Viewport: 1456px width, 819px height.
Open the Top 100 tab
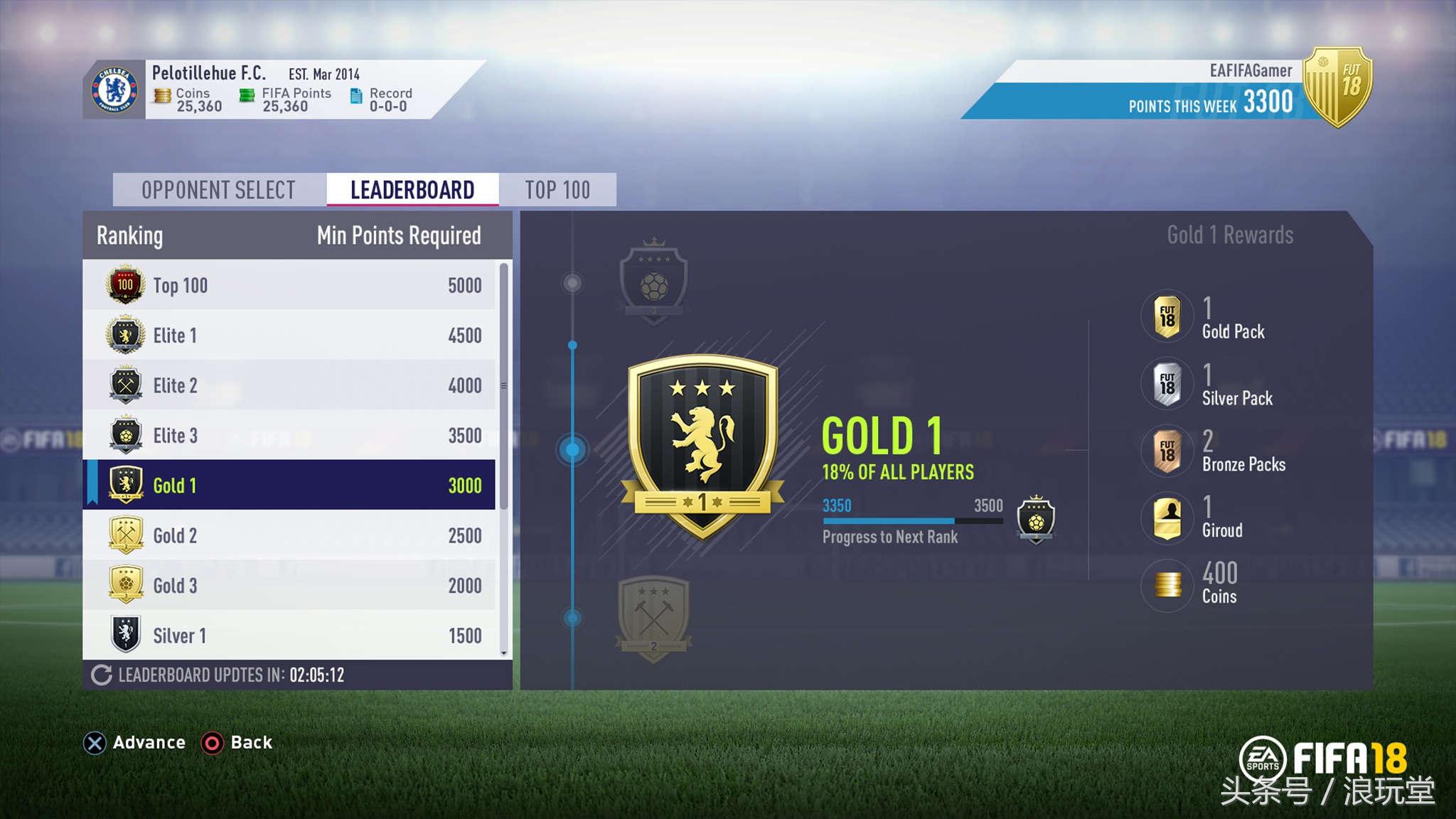pyautogui.click(x=557, y=189)
